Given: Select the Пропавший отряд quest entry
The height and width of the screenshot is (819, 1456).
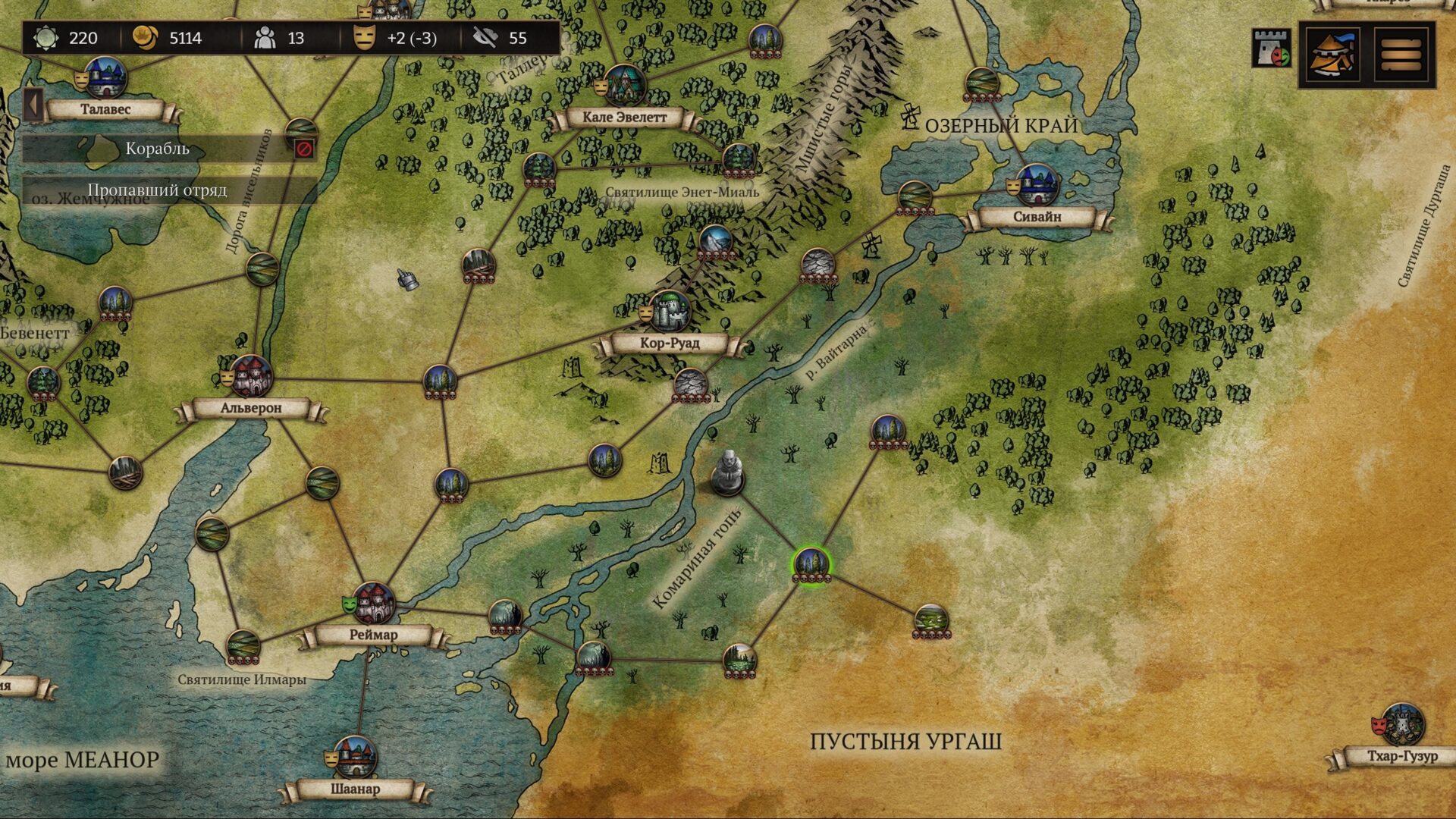Looking at the screenshot, I should 158,190.
